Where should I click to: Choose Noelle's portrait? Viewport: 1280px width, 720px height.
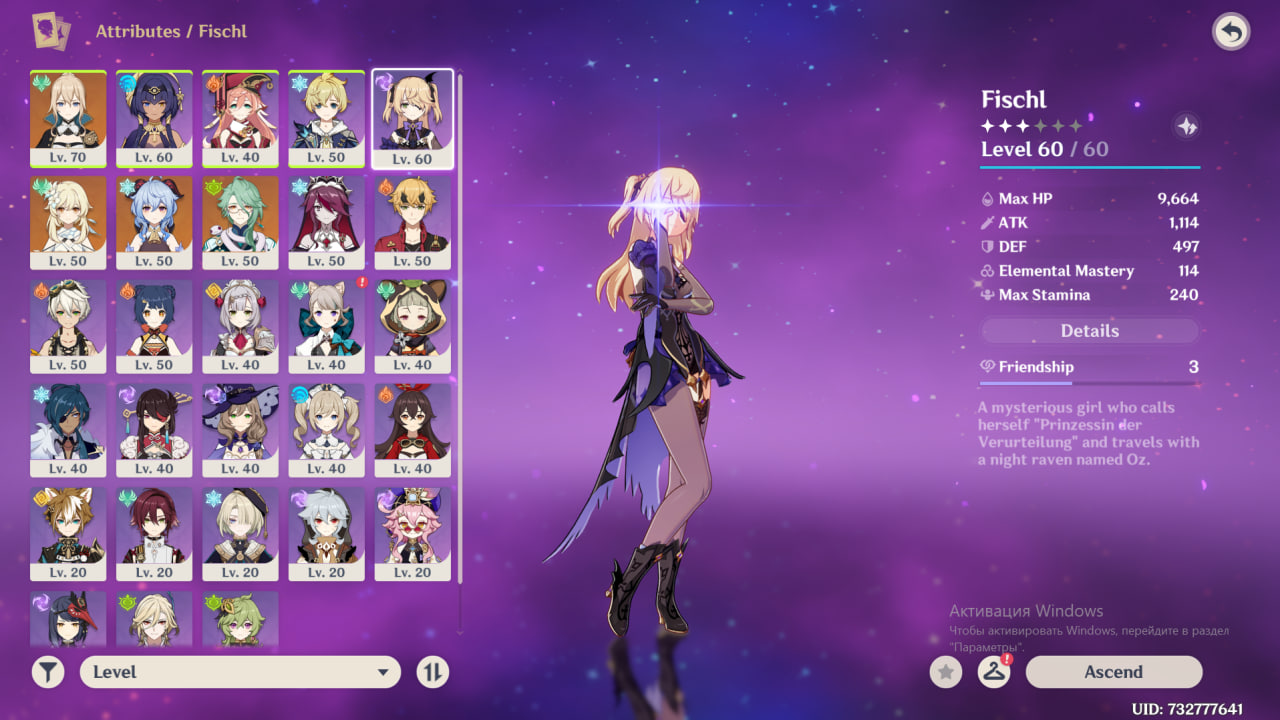pyautogui.click(x=240, y=326)
